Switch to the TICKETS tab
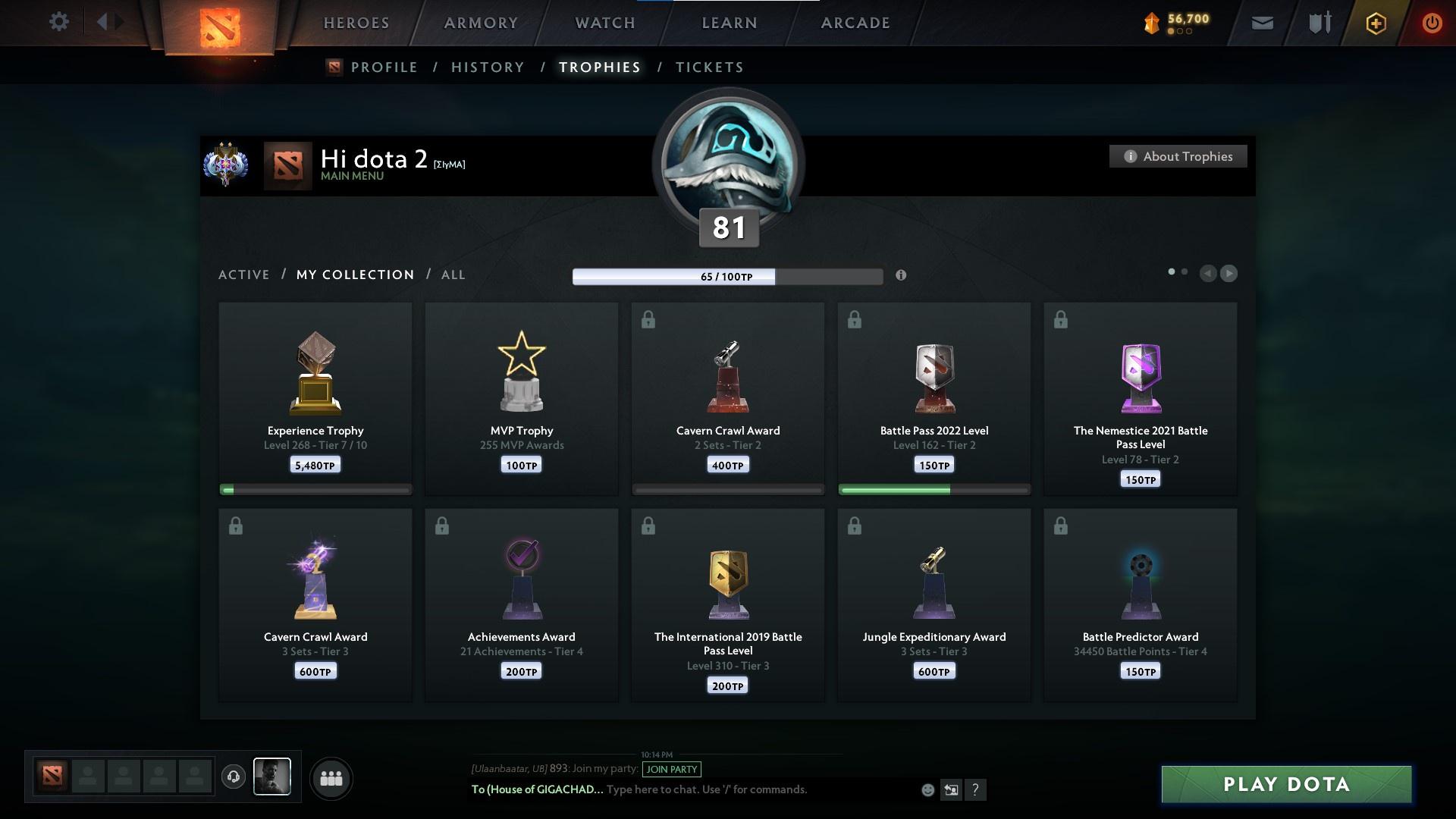The height and width of the screenshot is (819, 1456). [x=708, y=67]
